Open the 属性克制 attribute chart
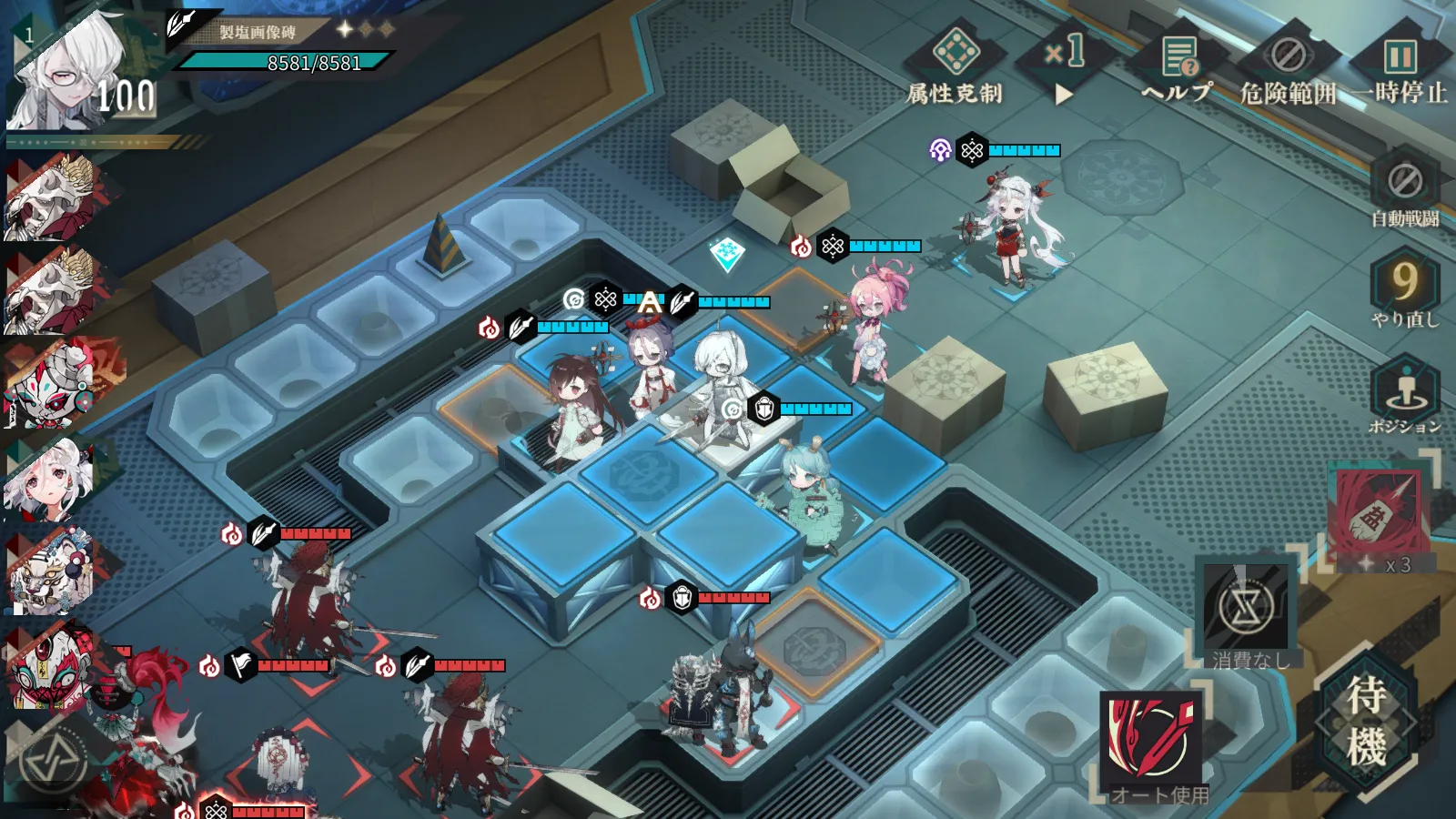The image size is (1456, 819). tap(955, 64)
